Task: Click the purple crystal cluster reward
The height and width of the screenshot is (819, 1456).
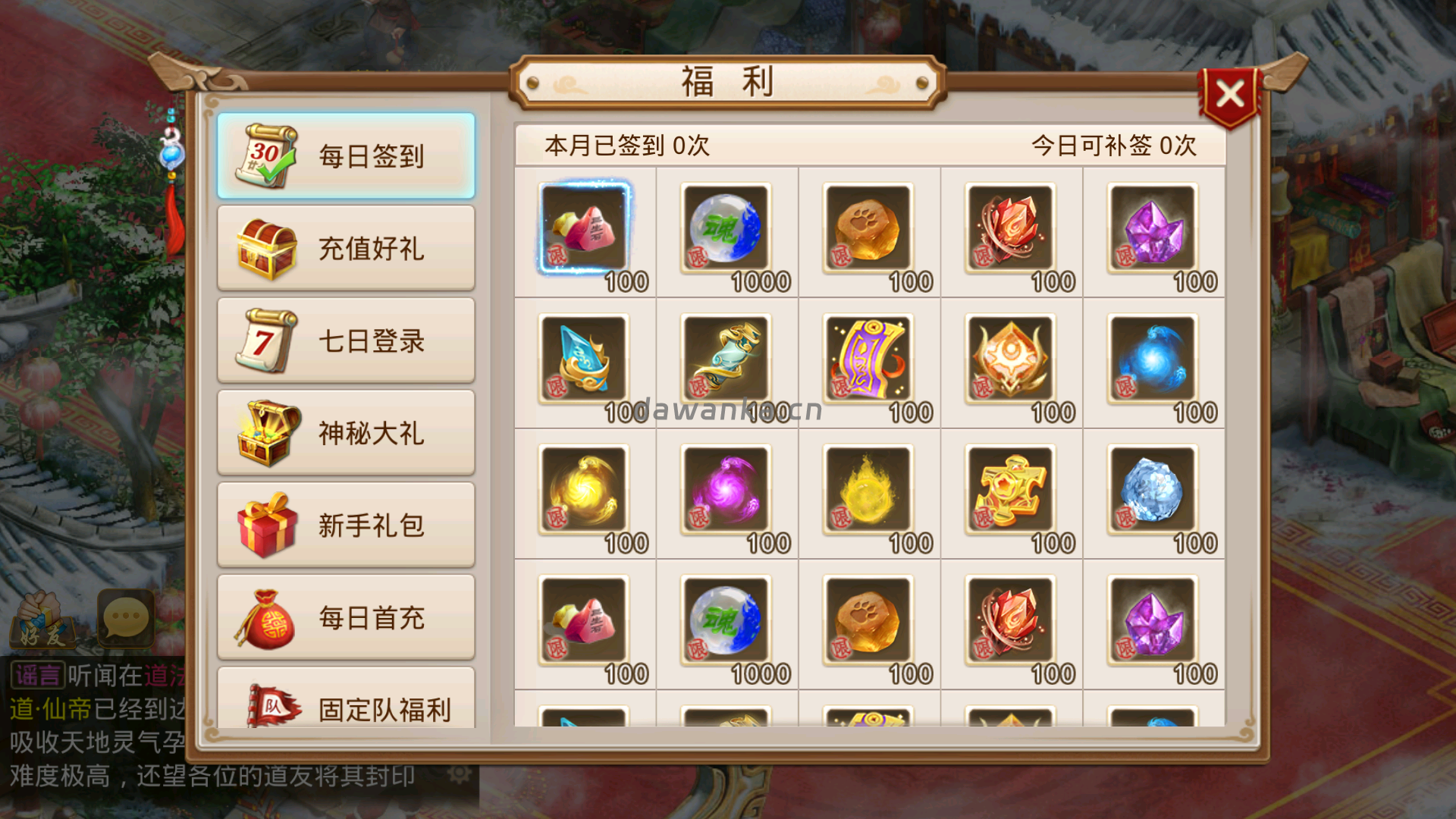Action: (x=1151, y=227)
